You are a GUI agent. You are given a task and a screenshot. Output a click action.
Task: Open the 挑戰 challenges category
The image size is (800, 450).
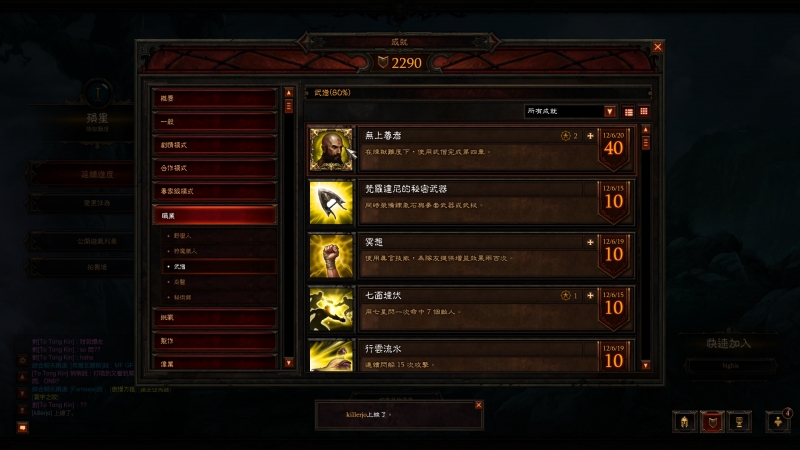(x=214, y=317)
